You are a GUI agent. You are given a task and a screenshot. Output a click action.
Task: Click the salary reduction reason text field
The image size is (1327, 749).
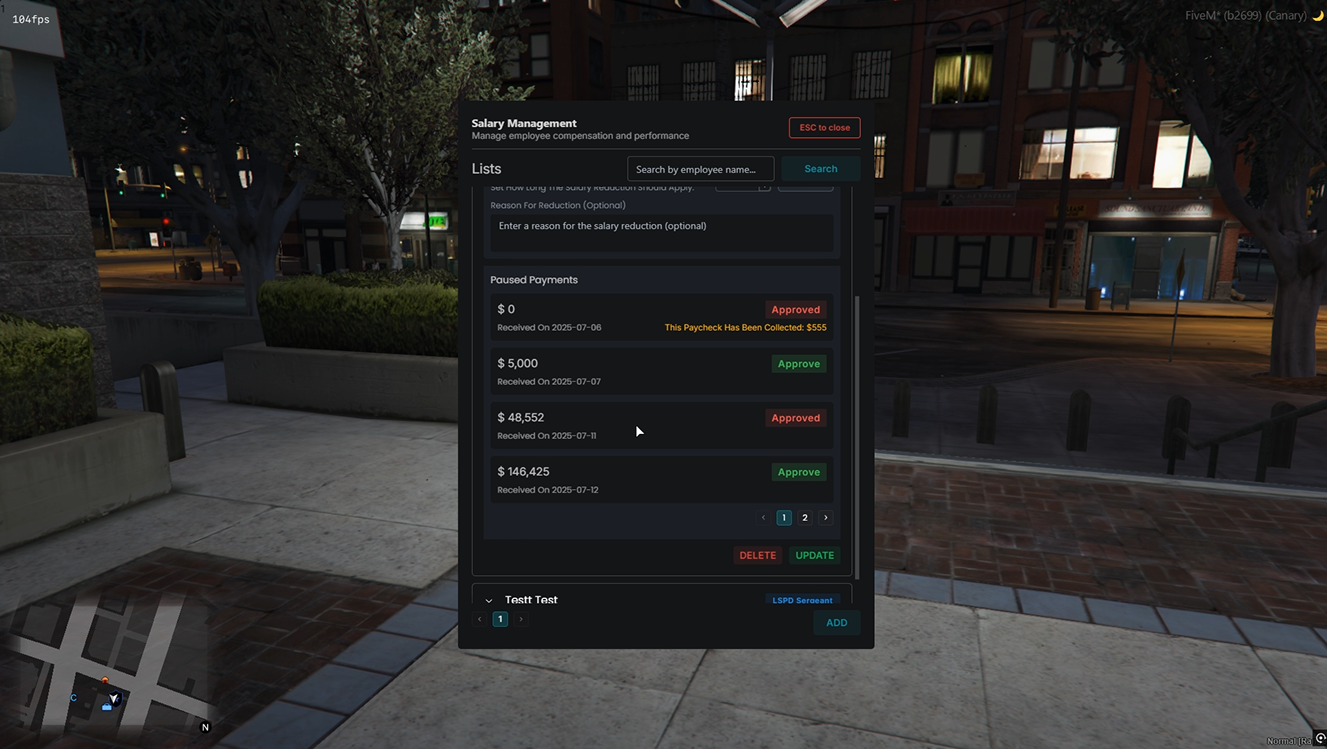(661, 232)
